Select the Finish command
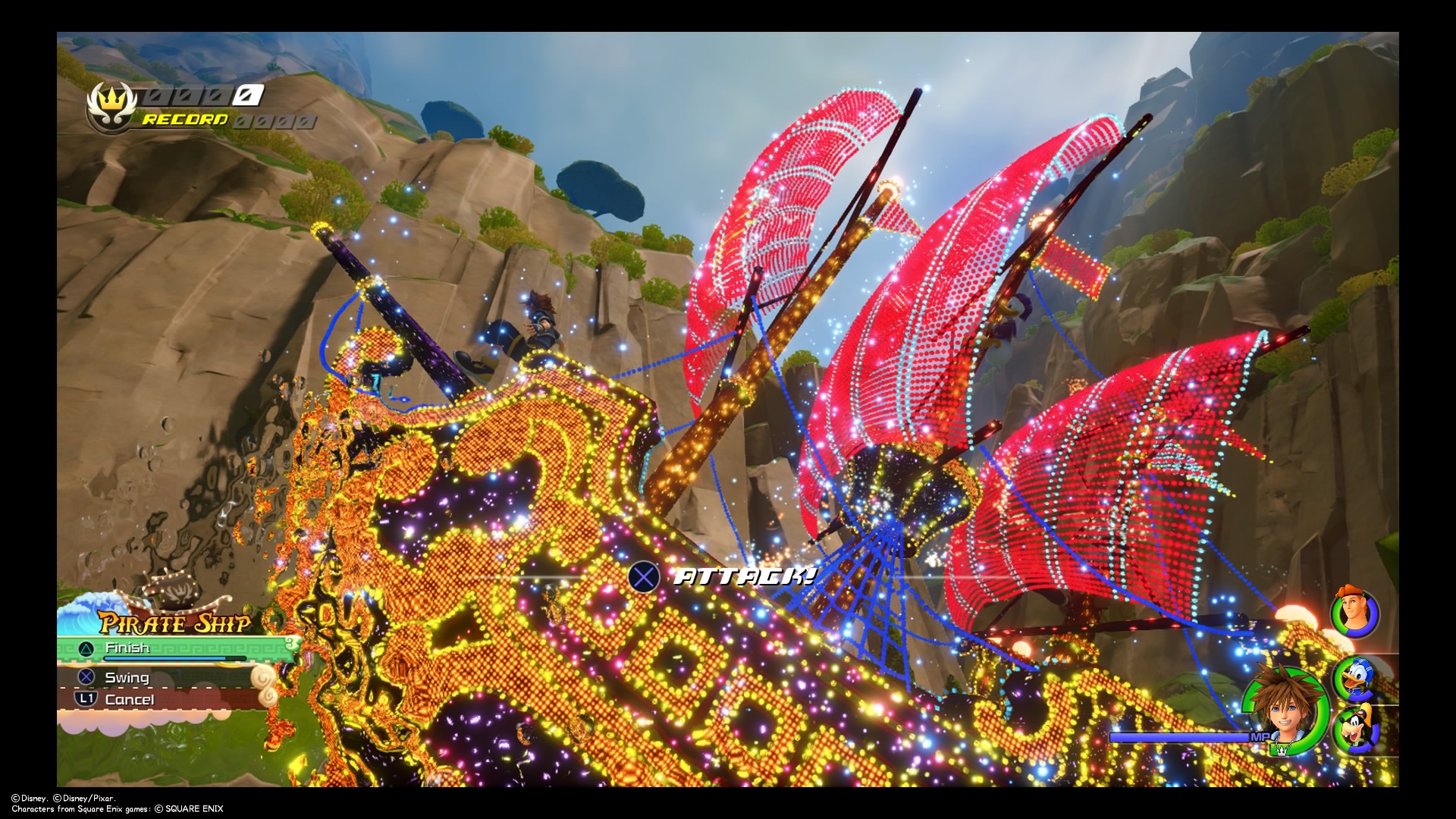This screenshot has height=819, width=1456. tap(127, 648)
